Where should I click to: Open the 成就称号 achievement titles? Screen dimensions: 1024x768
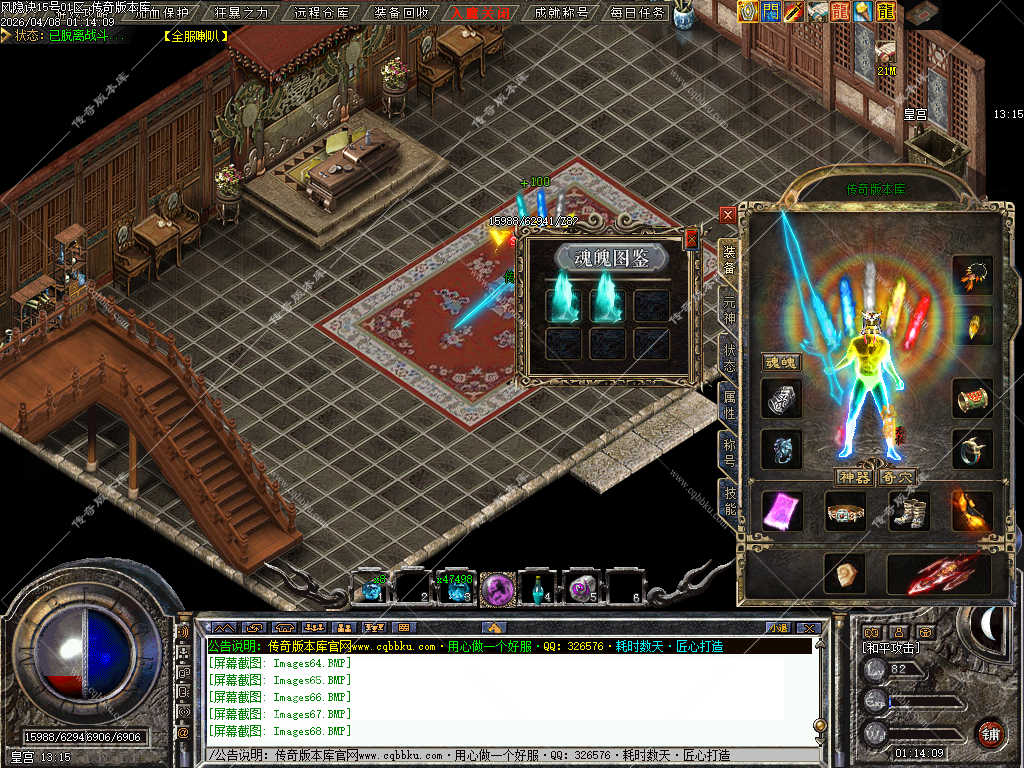point(560,13)
